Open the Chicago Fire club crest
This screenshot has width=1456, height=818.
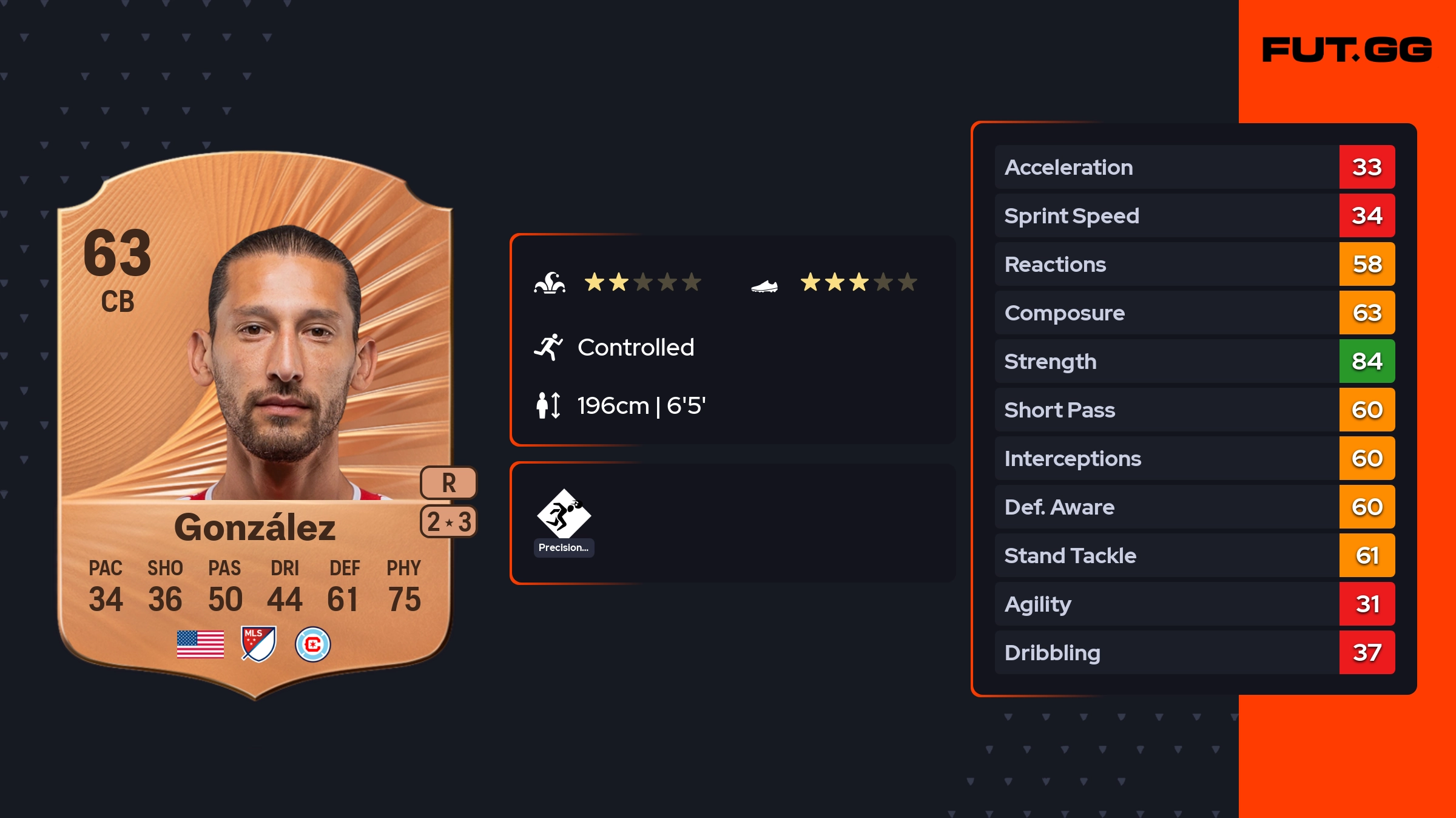312,644
